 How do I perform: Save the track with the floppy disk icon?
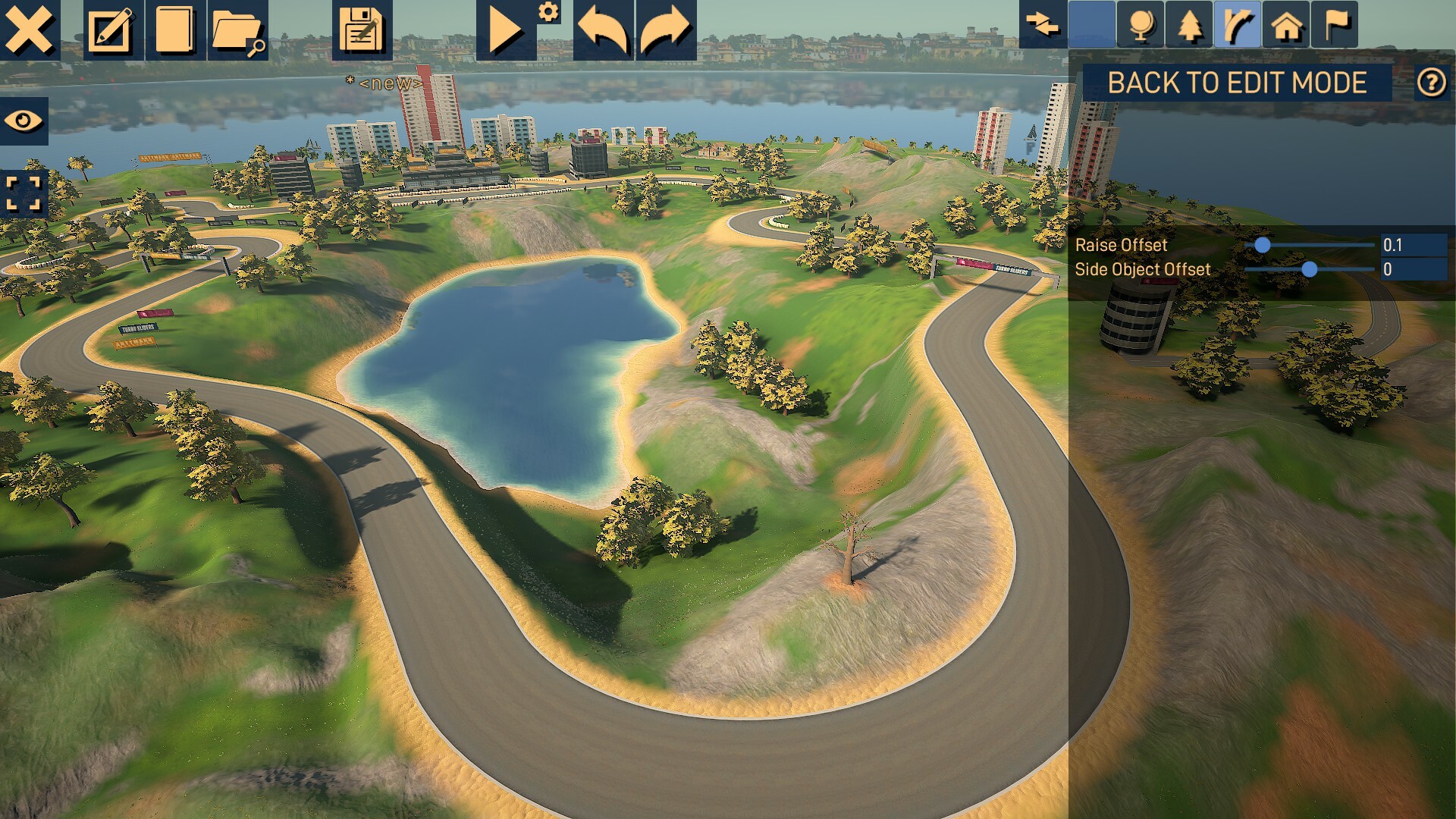coord(362,30)
